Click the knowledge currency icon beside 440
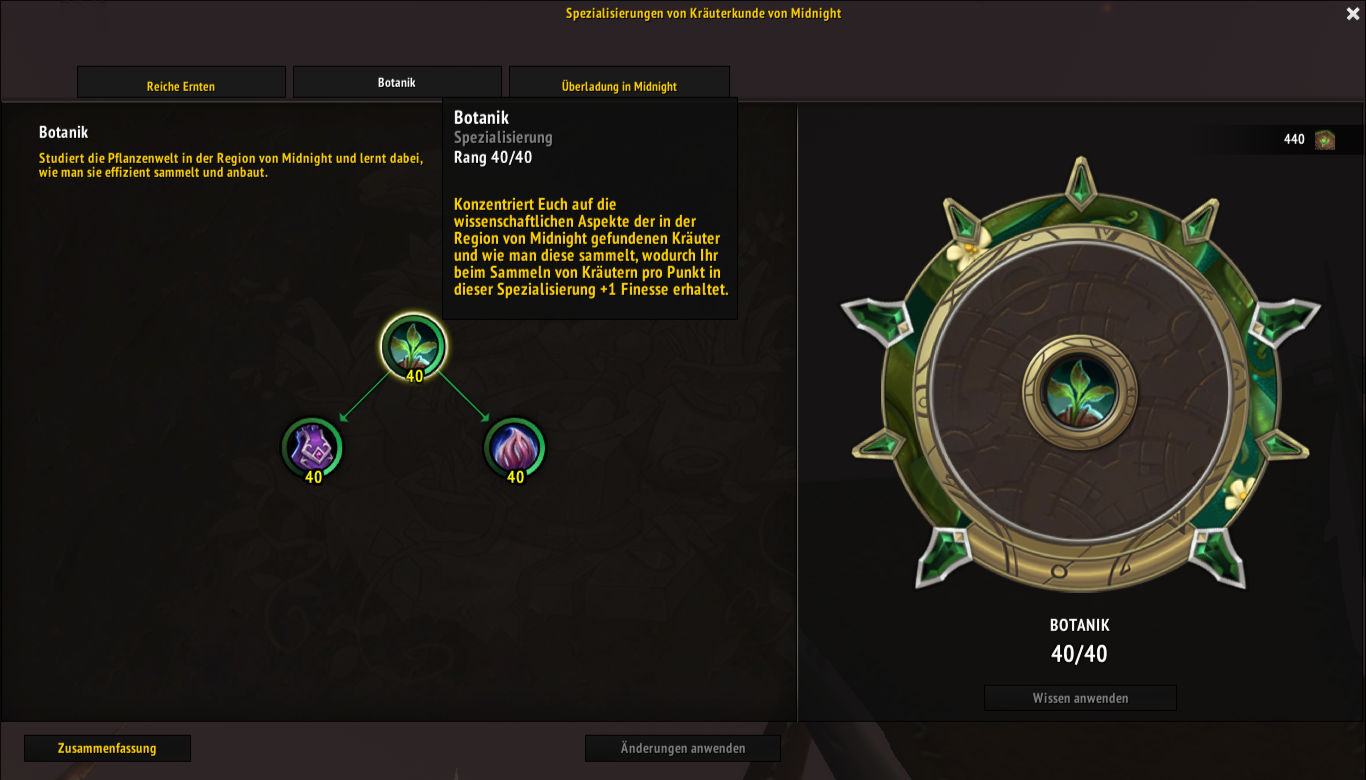 pos(1325,139)
